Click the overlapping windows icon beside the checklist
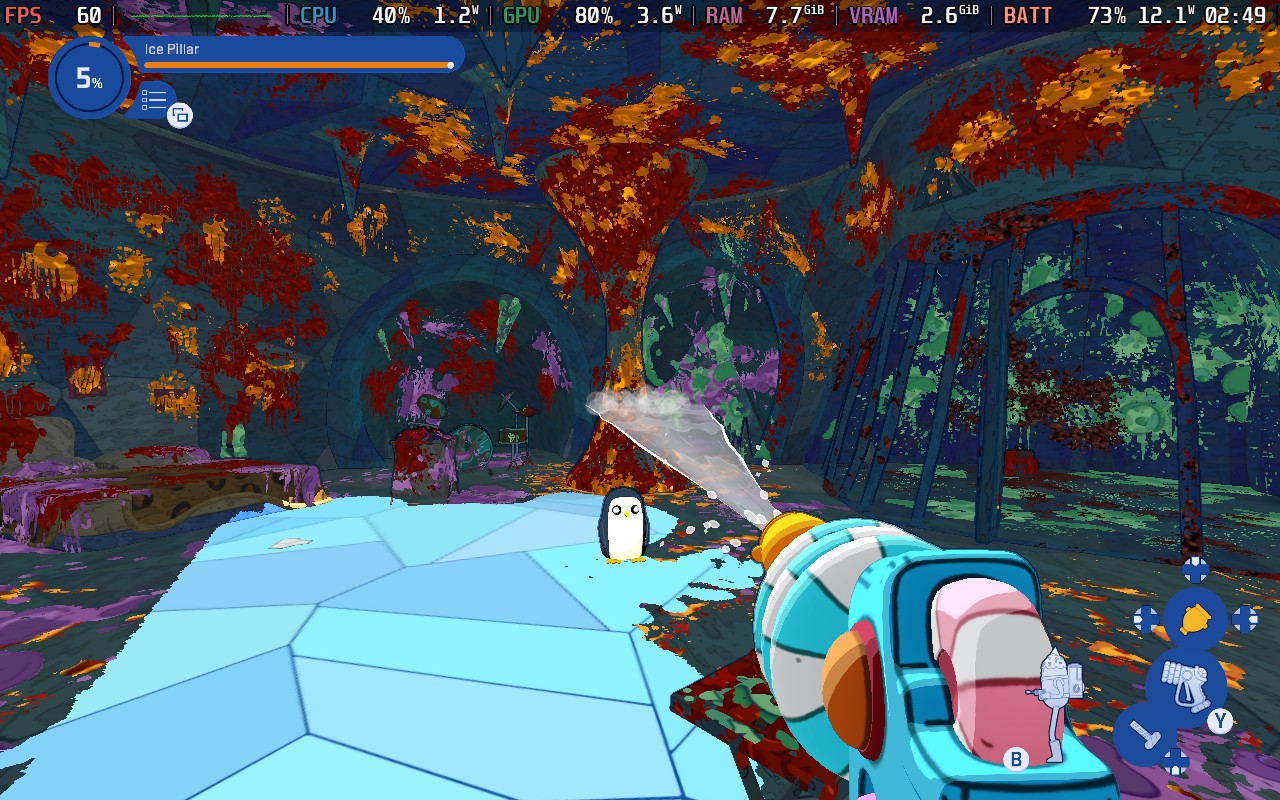 coord(179,116)
